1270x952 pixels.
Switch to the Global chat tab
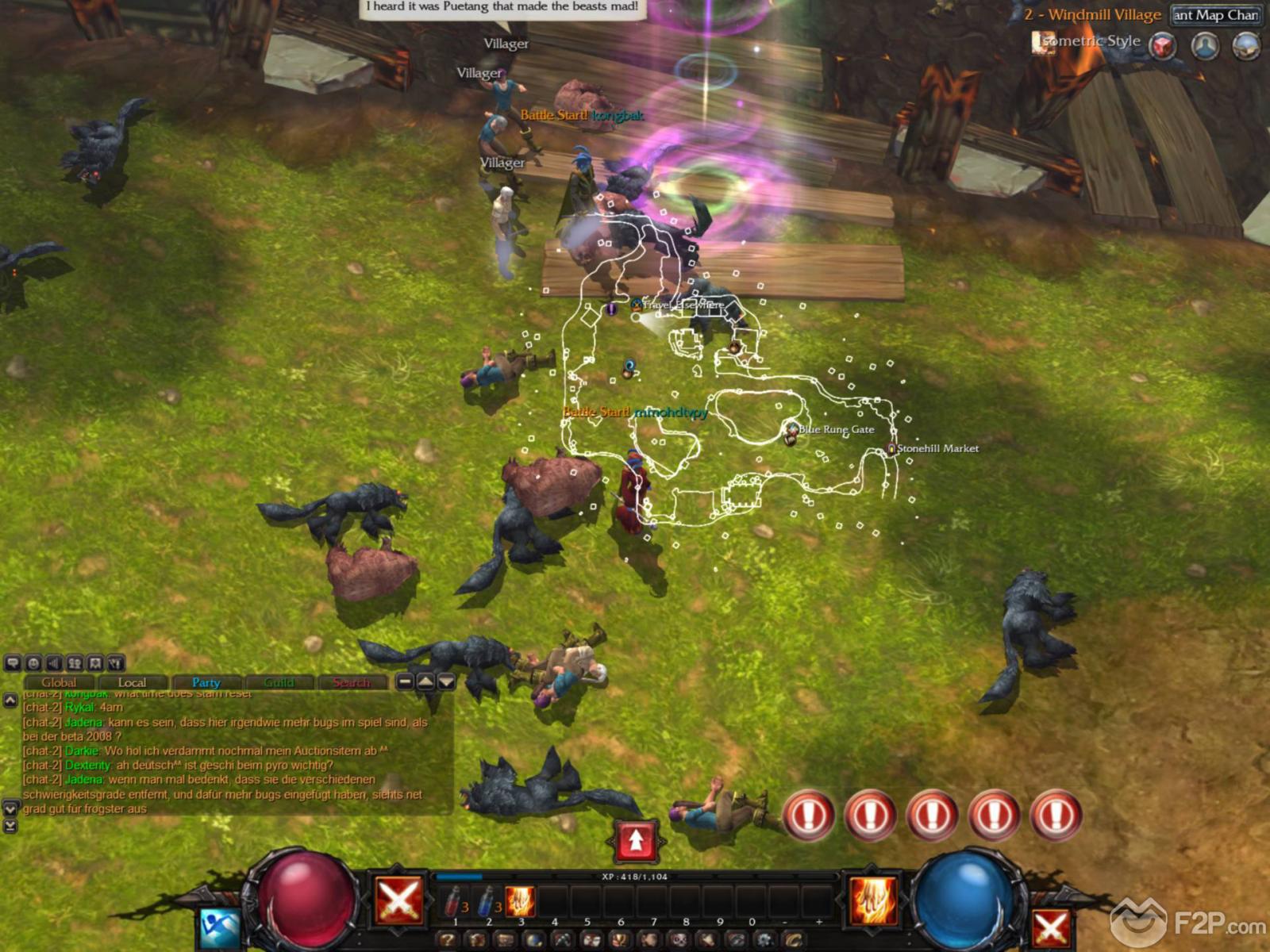coord(59,682)
